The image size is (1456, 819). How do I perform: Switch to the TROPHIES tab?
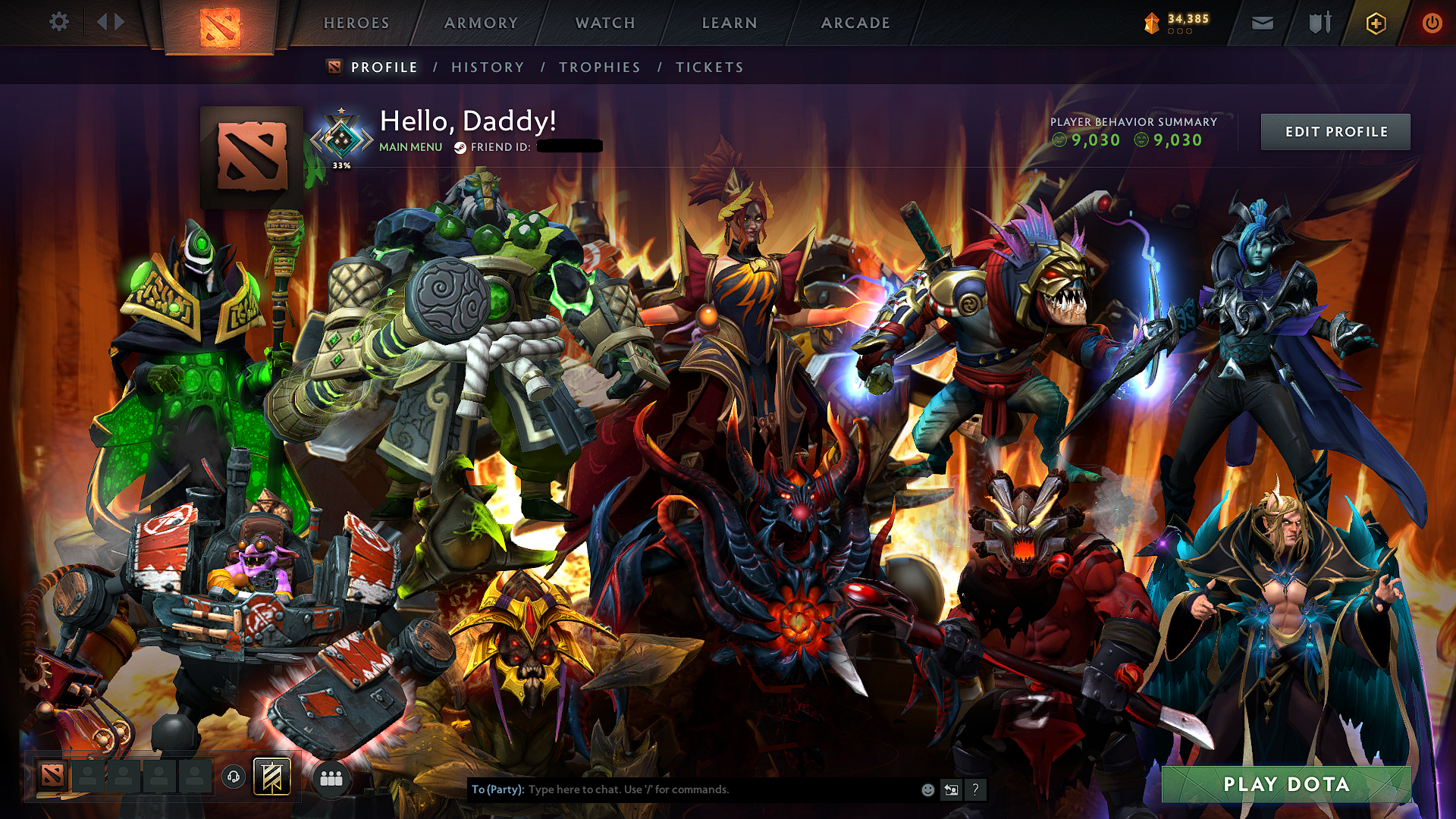599,67
